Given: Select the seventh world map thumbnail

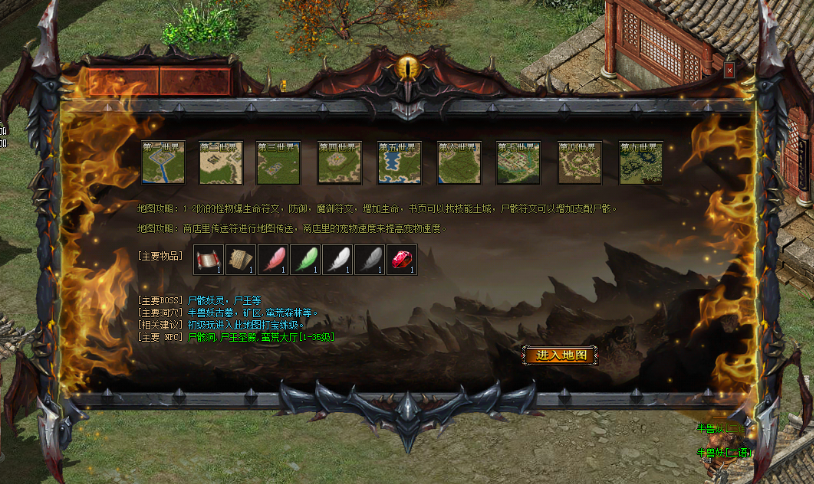Looking at the screenshot, I should pos(519,163).
